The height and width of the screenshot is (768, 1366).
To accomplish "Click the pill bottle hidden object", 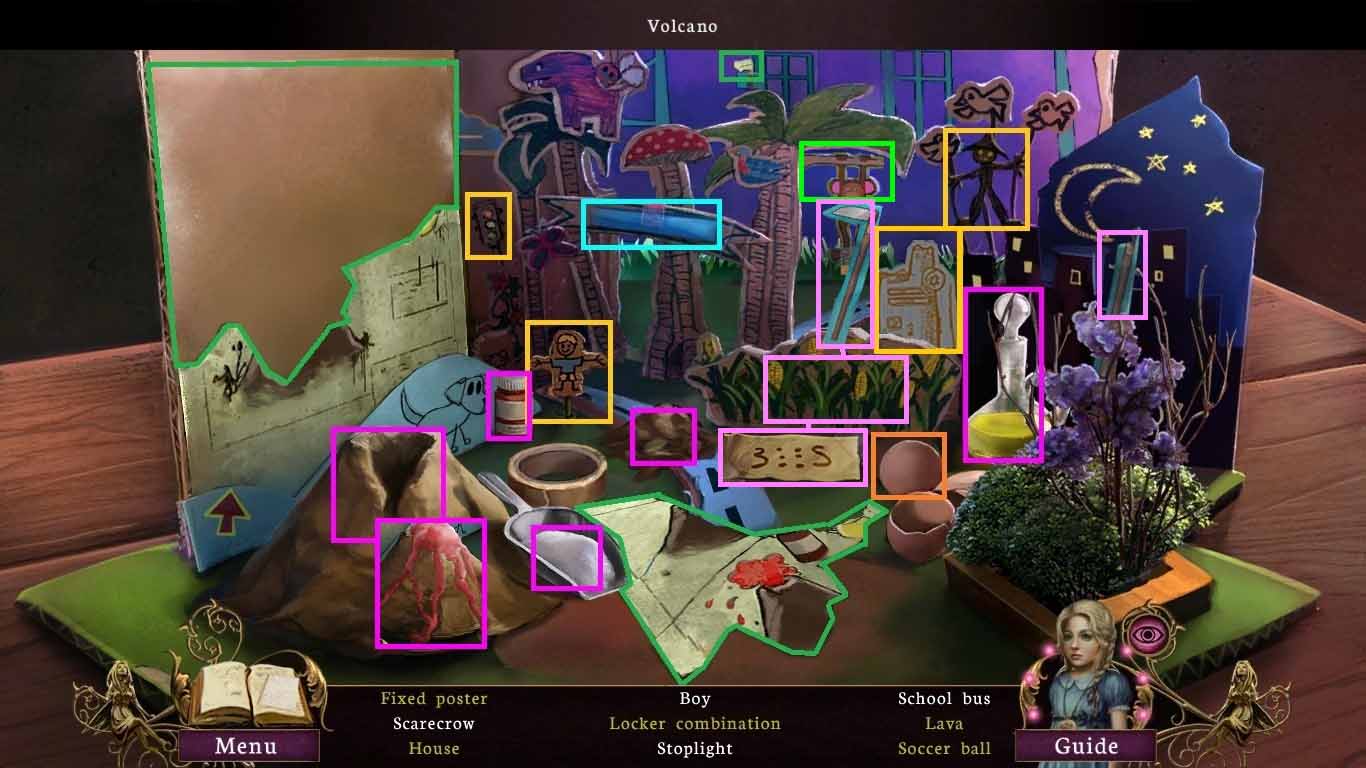I will (x=510, y=405).
